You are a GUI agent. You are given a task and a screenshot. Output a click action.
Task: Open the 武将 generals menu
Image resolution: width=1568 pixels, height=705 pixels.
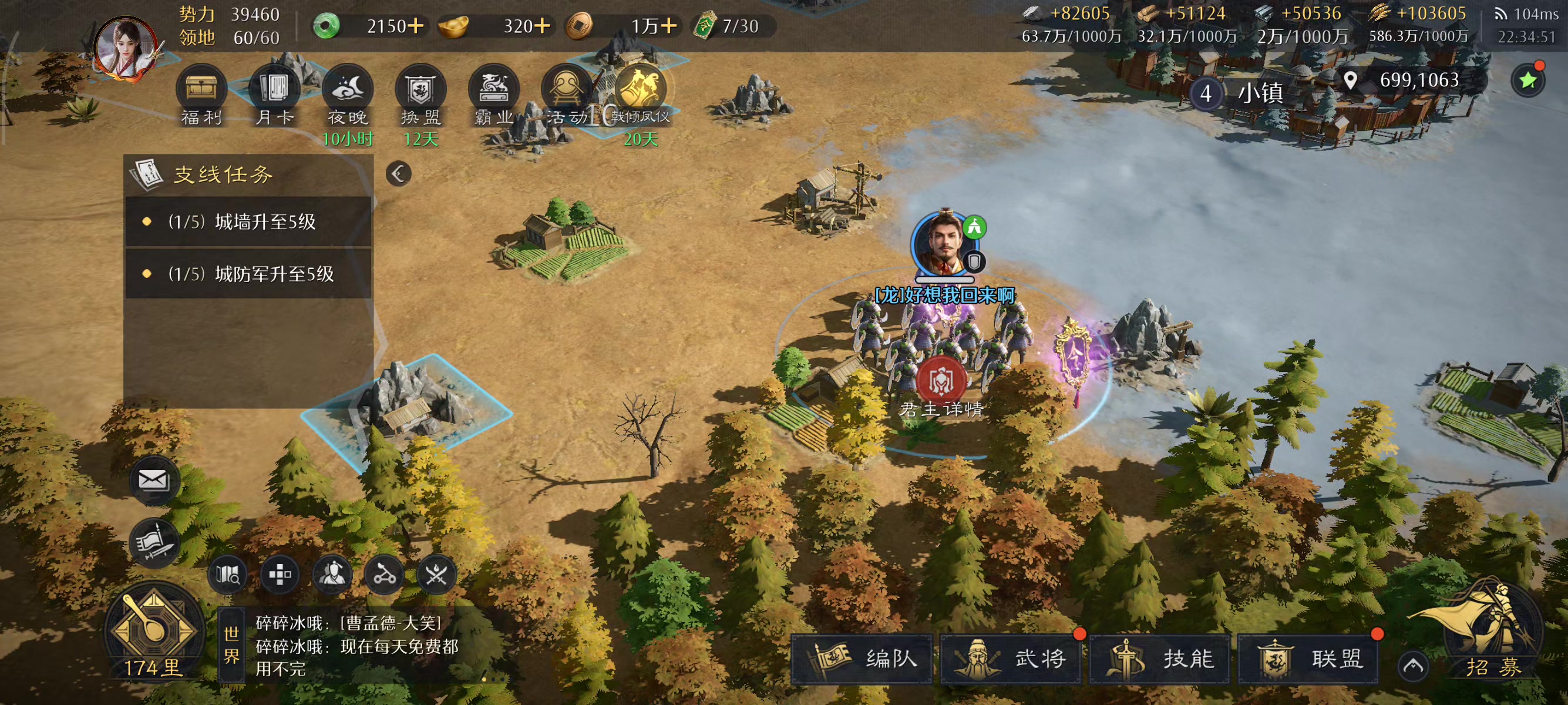pyautogui.click(x=1011, y=658)
